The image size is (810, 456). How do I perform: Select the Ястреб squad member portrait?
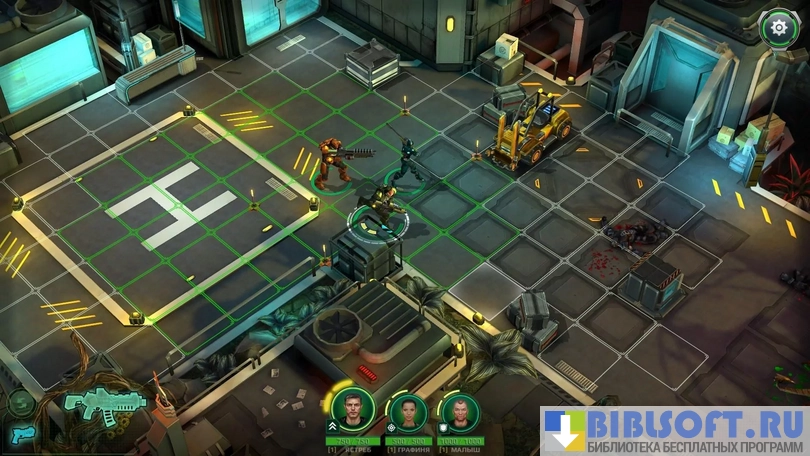tap(352, 409)
